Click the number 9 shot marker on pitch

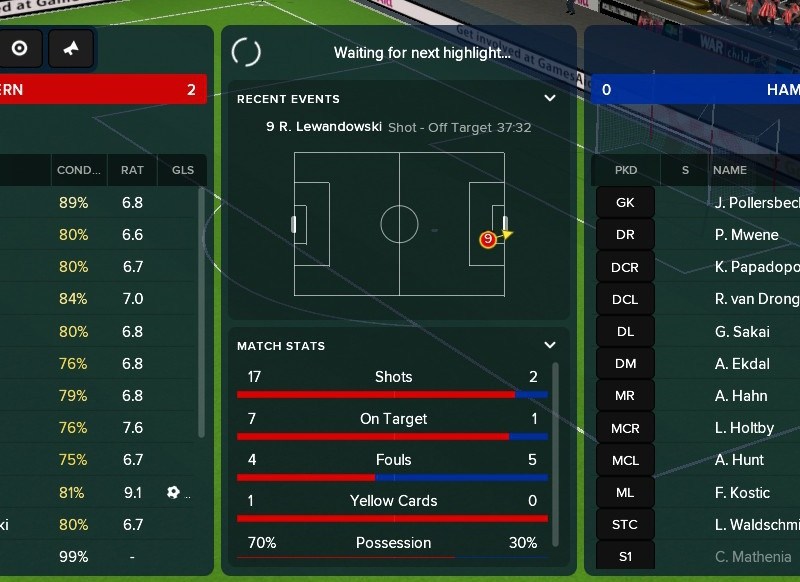[x=487, y=239]
